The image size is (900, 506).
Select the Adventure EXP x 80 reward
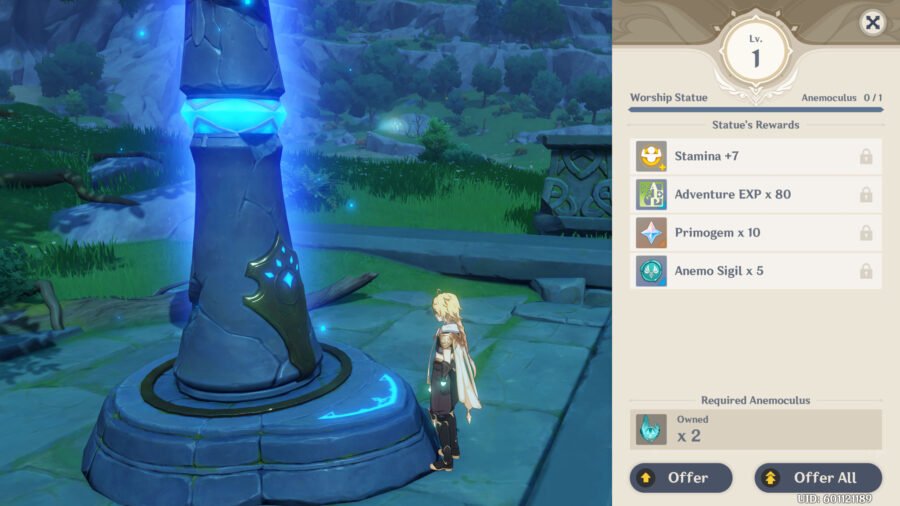[x=756, y=194]
